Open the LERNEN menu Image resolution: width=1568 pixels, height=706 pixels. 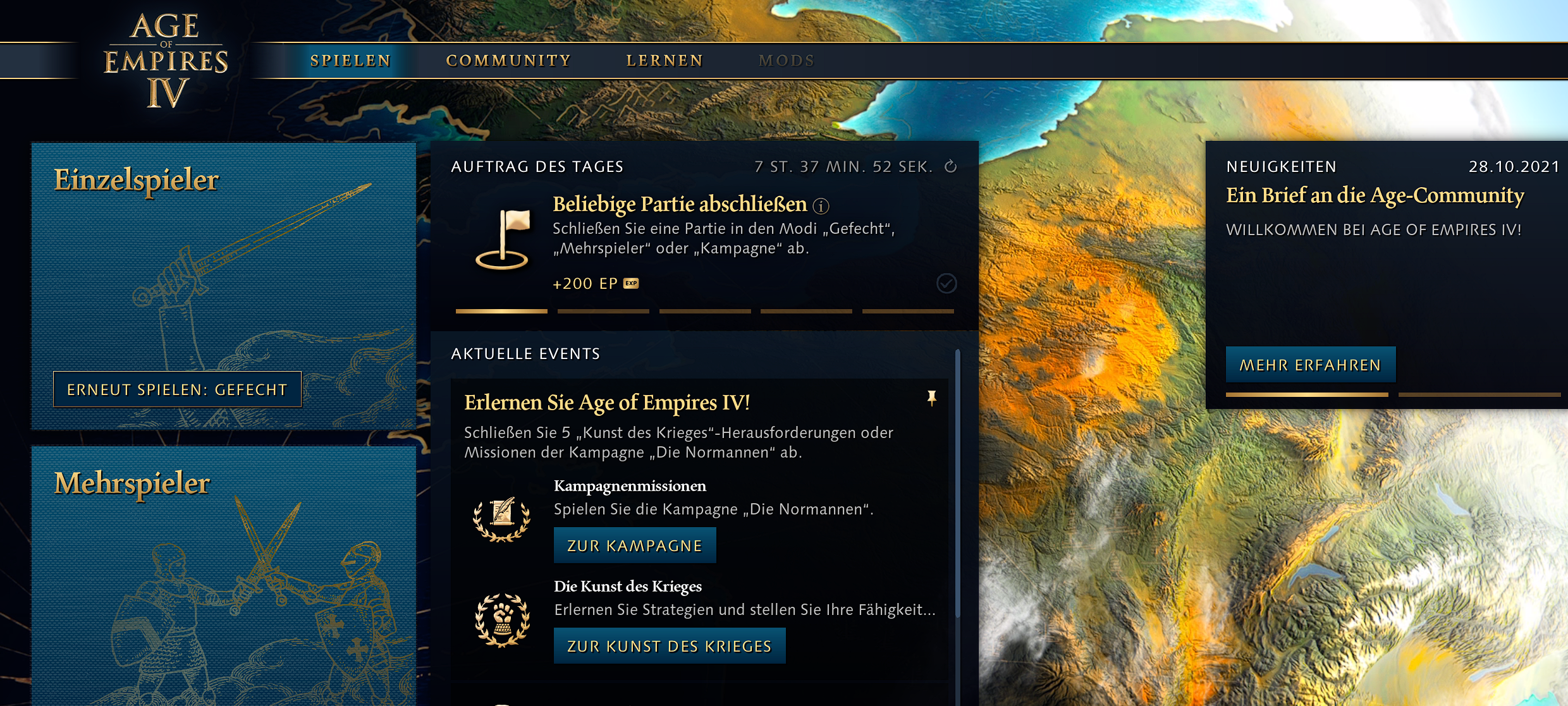[x=665, y=60]
